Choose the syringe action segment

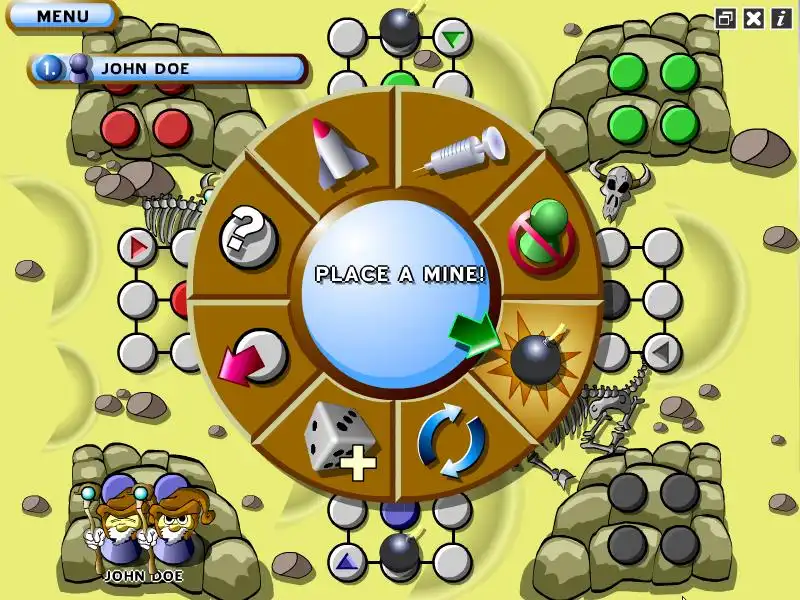(x=463, y=155)
